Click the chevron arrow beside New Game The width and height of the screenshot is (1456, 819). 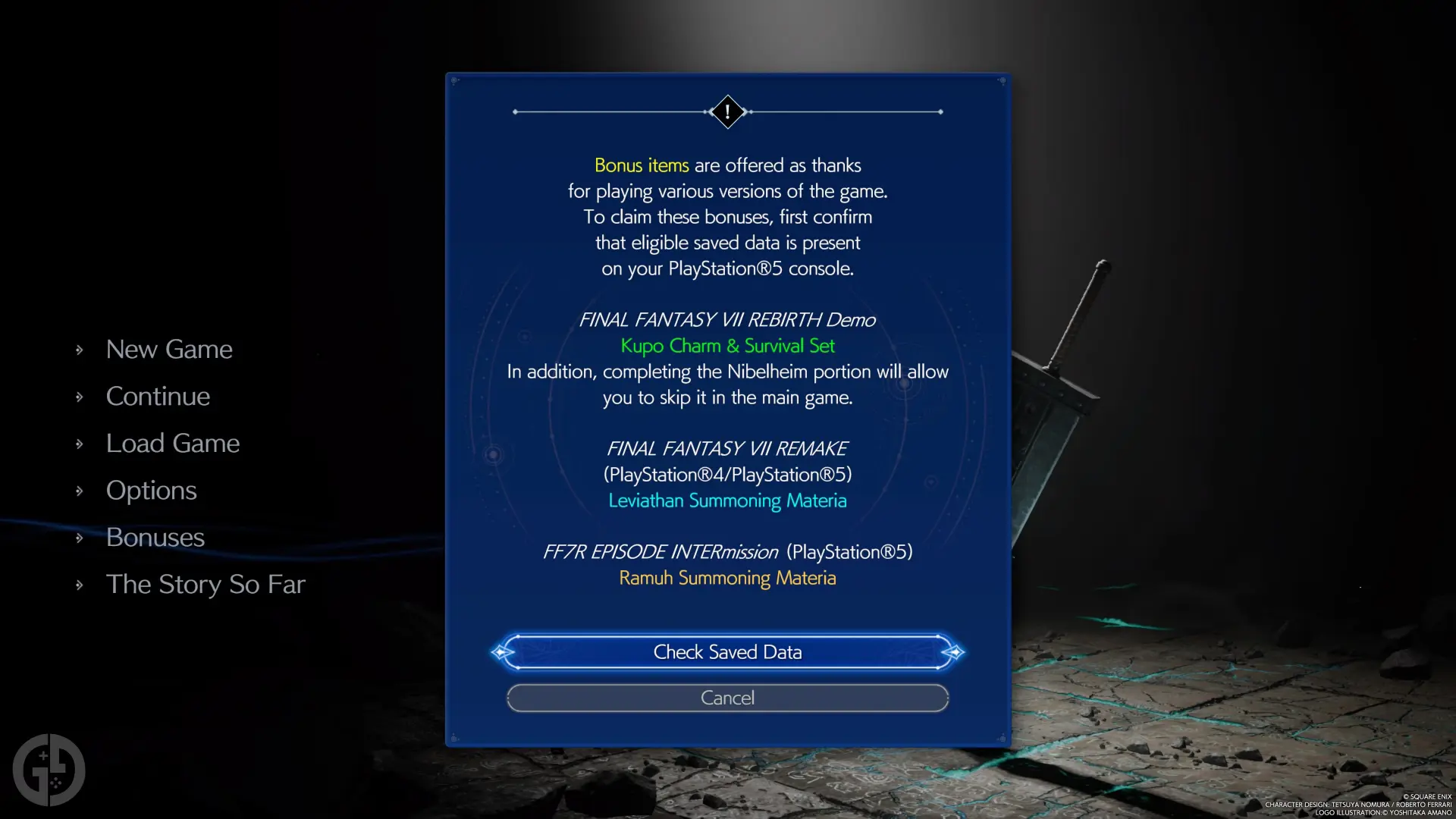point(80,349)
